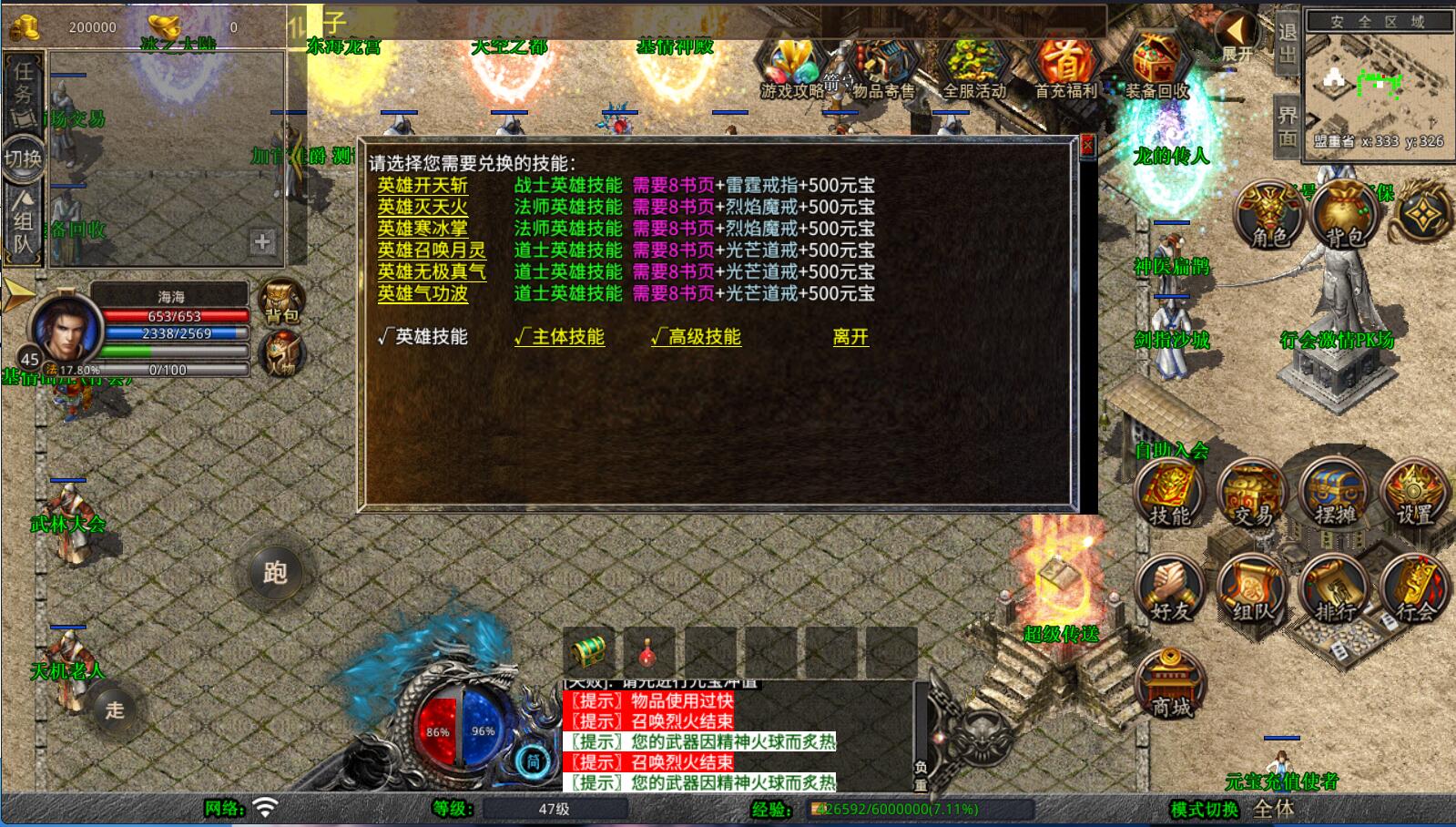Choose the 英雄无极真气 skill
This screenshot has height=827, width=1456.
pyautogui.click(x=432, y=271)
